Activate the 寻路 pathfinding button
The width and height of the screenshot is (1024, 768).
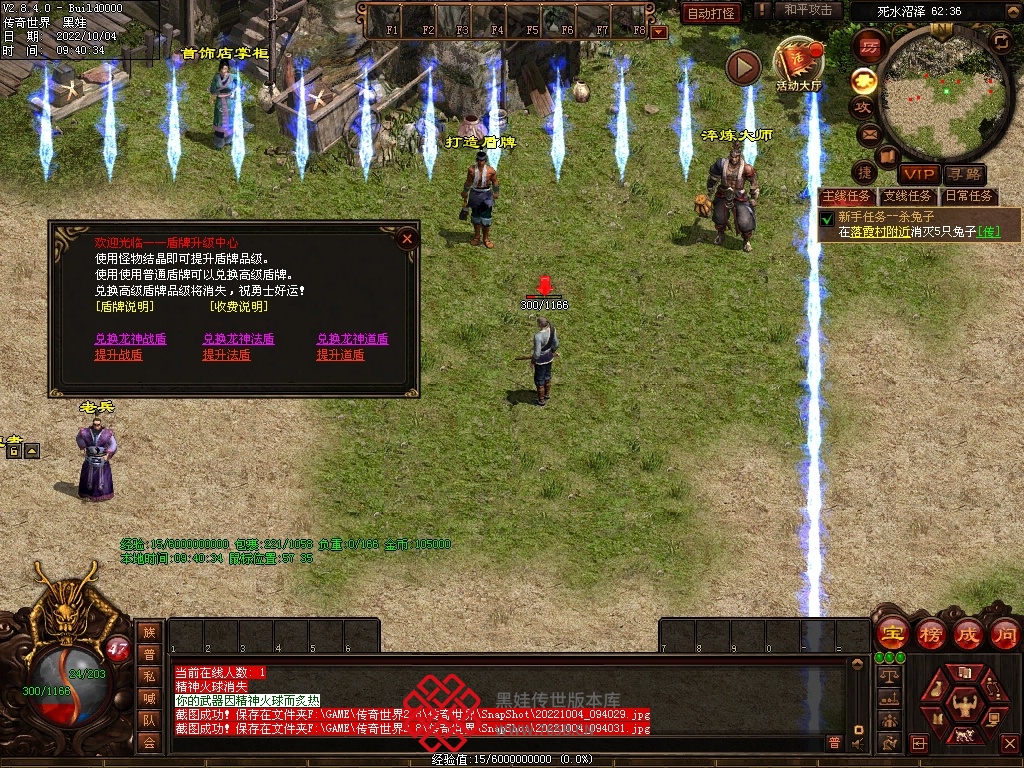coord(964,175)
